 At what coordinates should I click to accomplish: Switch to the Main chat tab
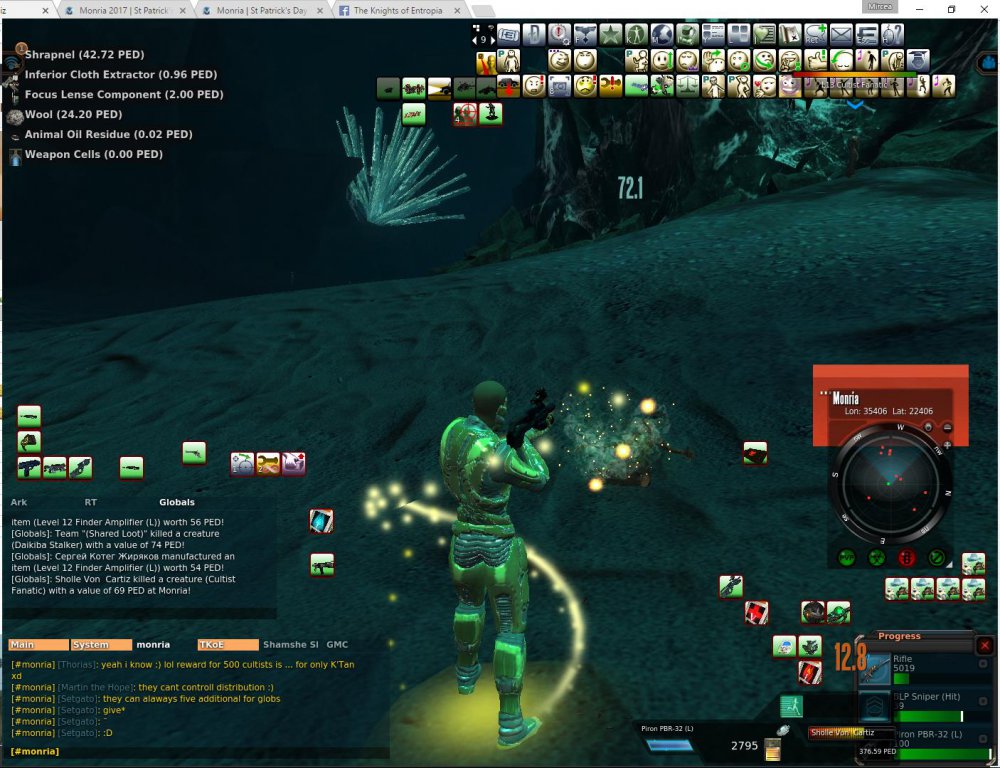click(x=38, y=645)
